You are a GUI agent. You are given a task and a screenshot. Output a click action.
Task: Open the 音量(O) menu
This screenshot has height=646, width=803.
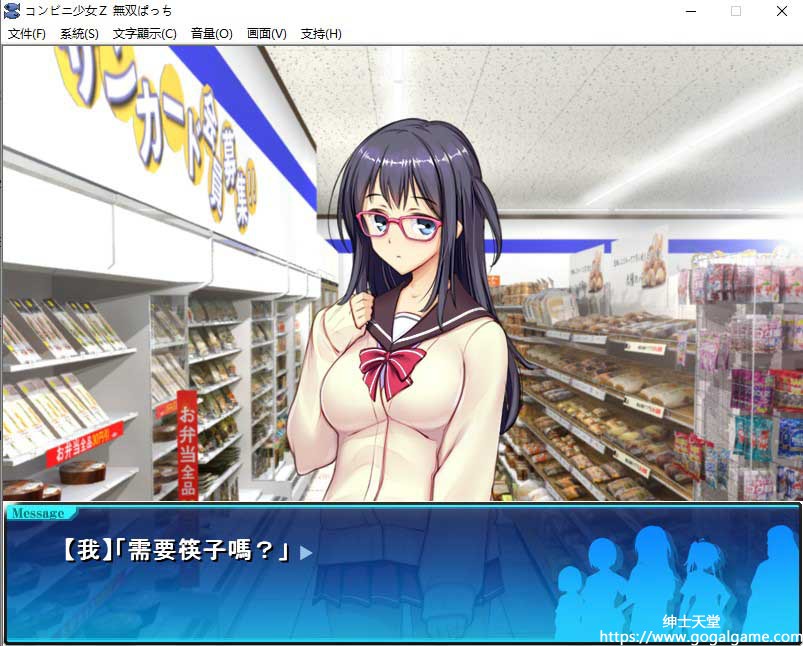211,33
